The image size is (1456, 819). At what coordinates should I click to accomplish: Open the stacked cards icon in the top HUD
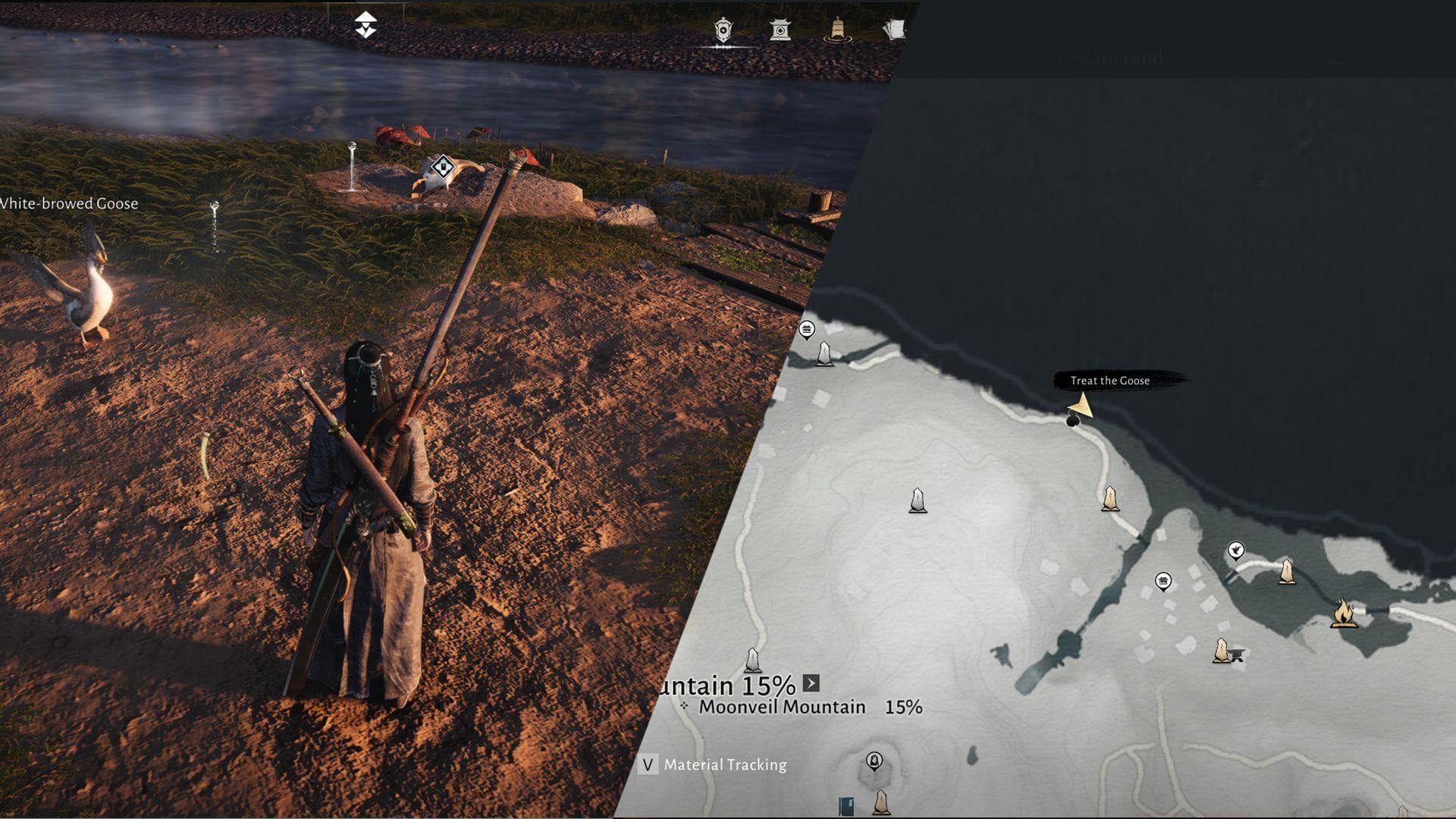tap(896, 29)
